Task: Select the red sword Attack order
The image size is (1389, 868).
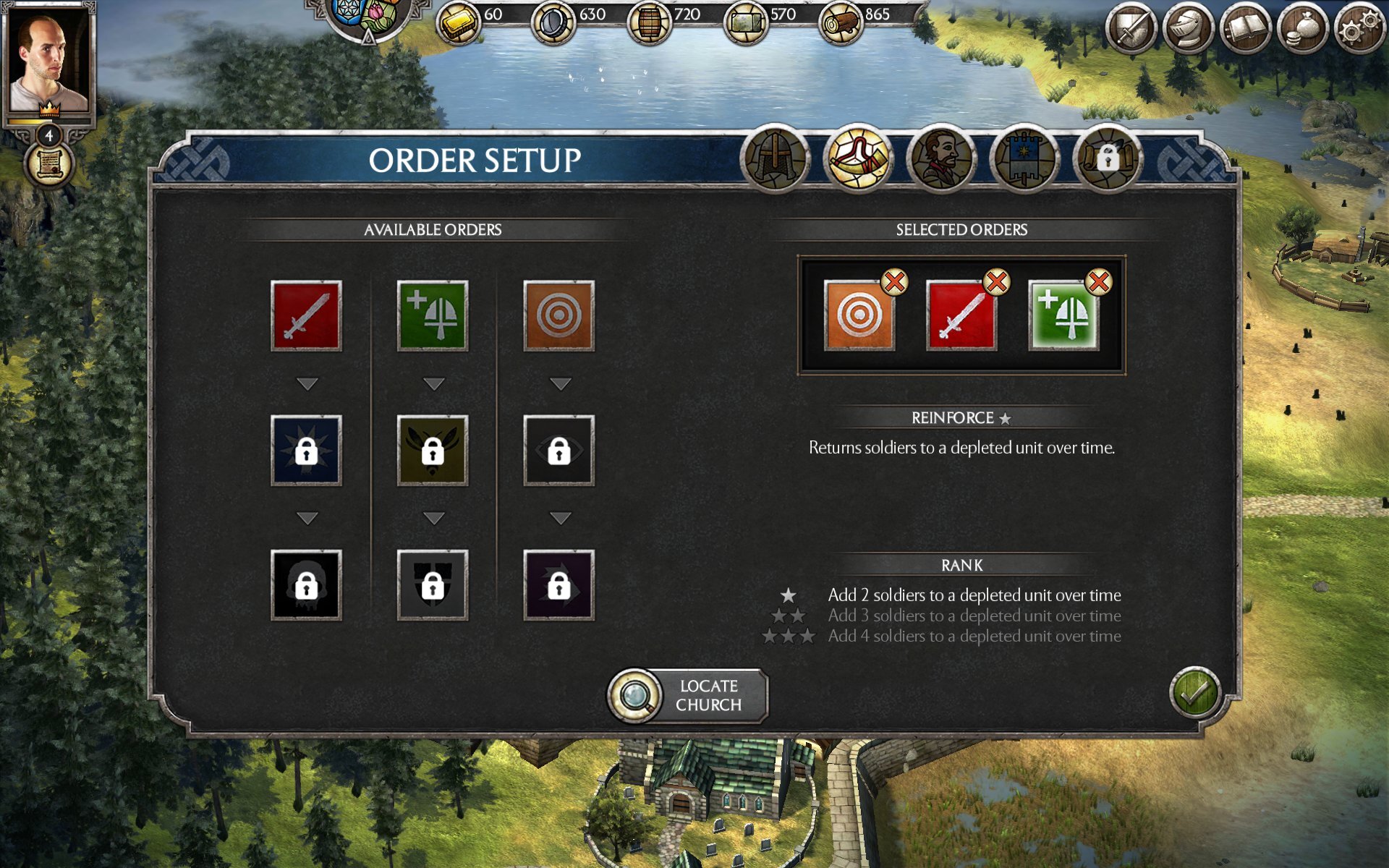Action: point(306,315)
